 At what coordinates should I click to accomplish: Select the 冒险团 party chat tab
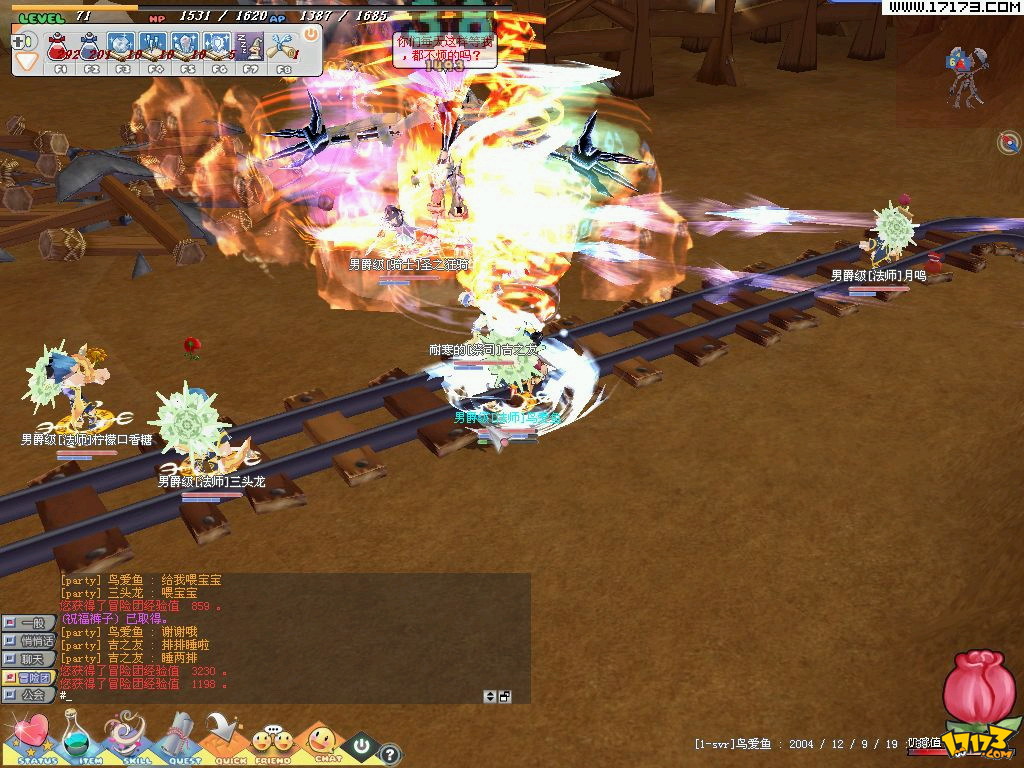coord(30,677)
